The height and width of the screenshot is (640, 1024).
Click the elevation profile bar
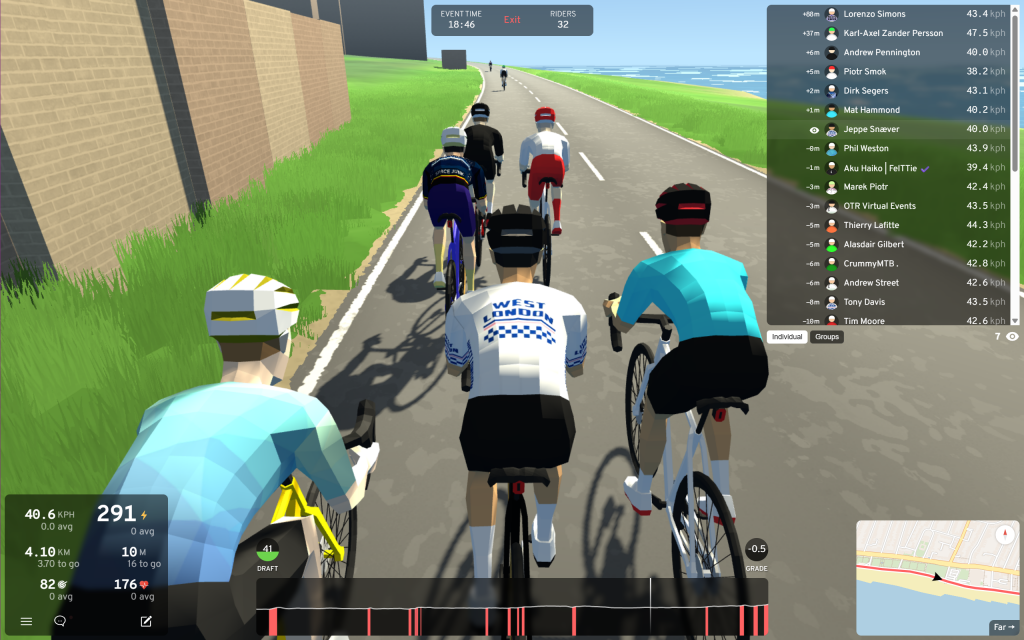pyautogui.click(x=512, y=607)
